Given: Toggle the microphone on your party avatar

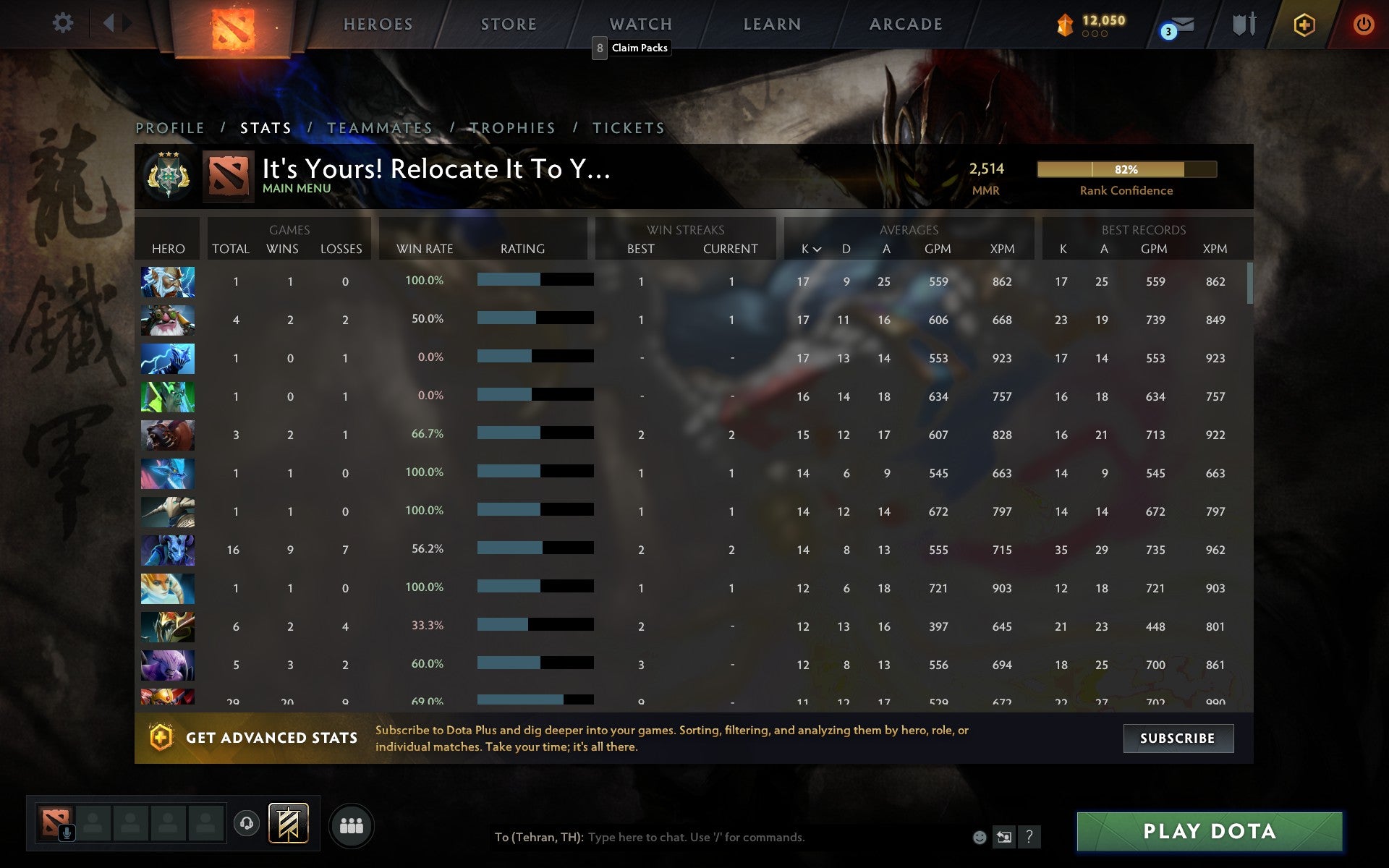Looking at the screenshot, I should (x=67, y=831).
